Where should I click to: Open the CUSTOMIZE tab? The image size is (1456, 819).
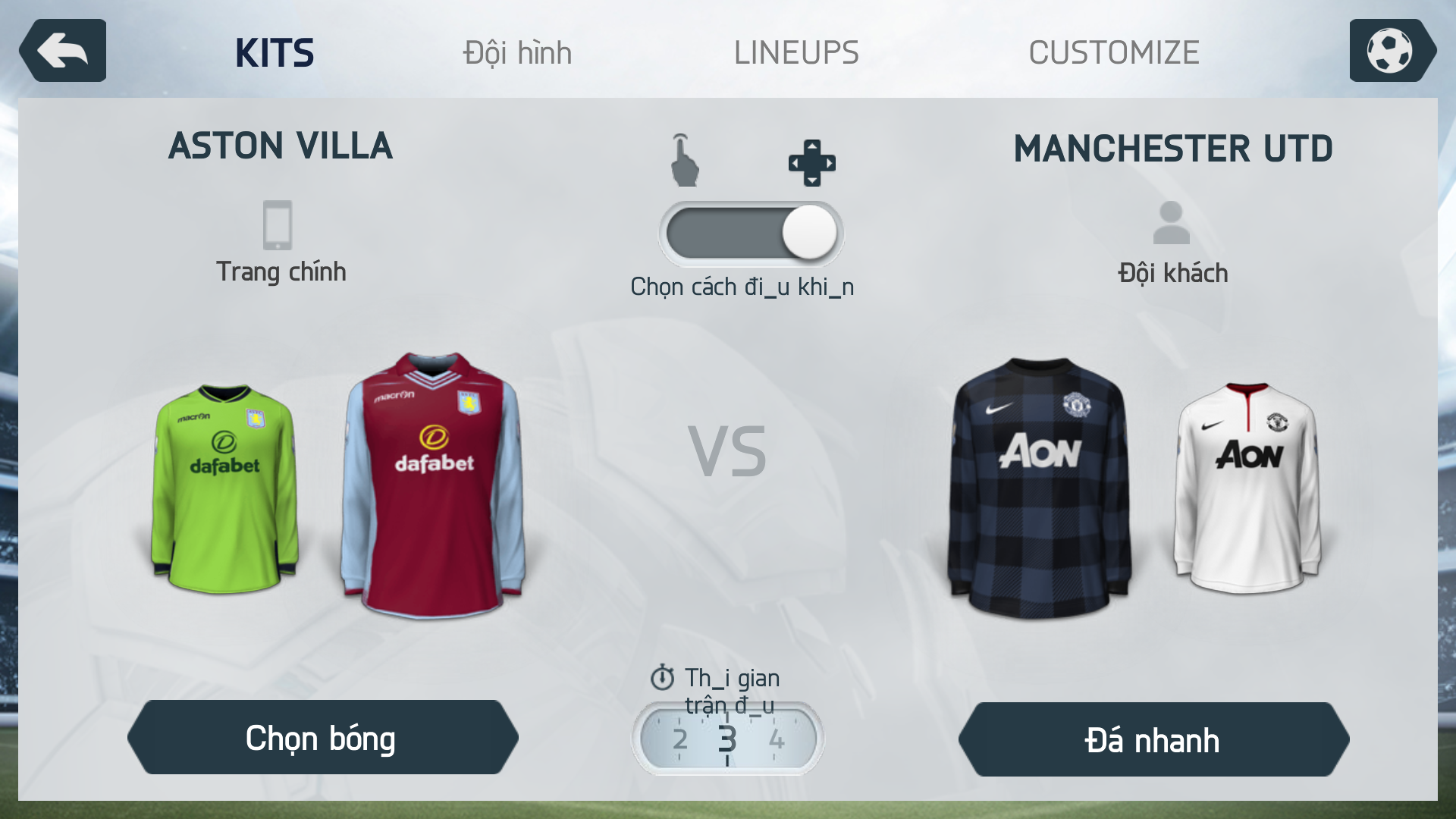tap(1113, 53)
